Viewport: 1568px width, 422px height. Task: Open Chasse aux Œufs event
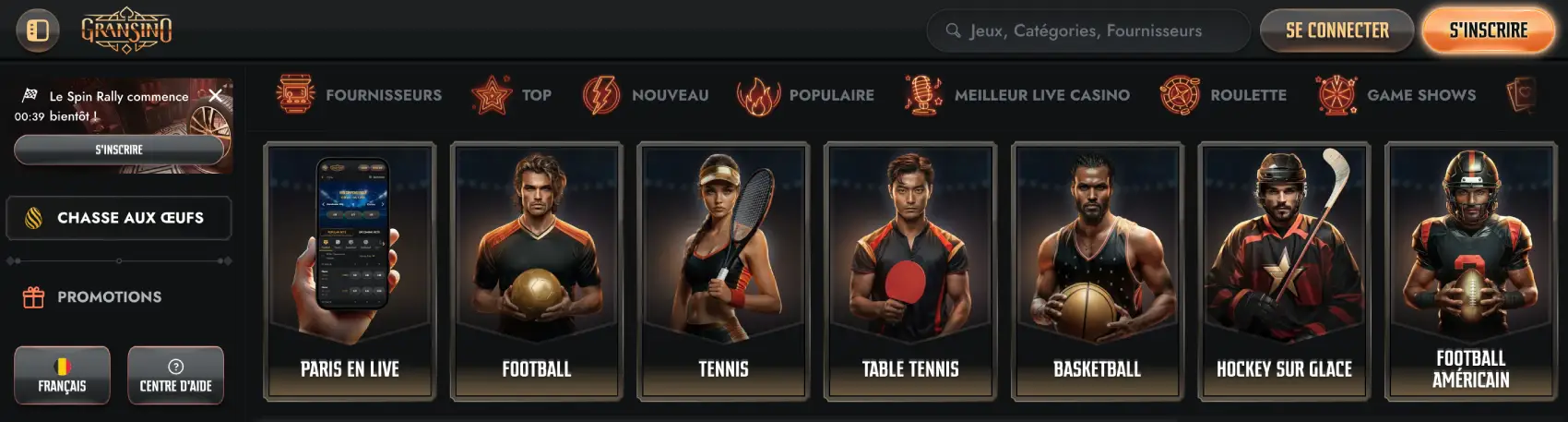point(119,218)
